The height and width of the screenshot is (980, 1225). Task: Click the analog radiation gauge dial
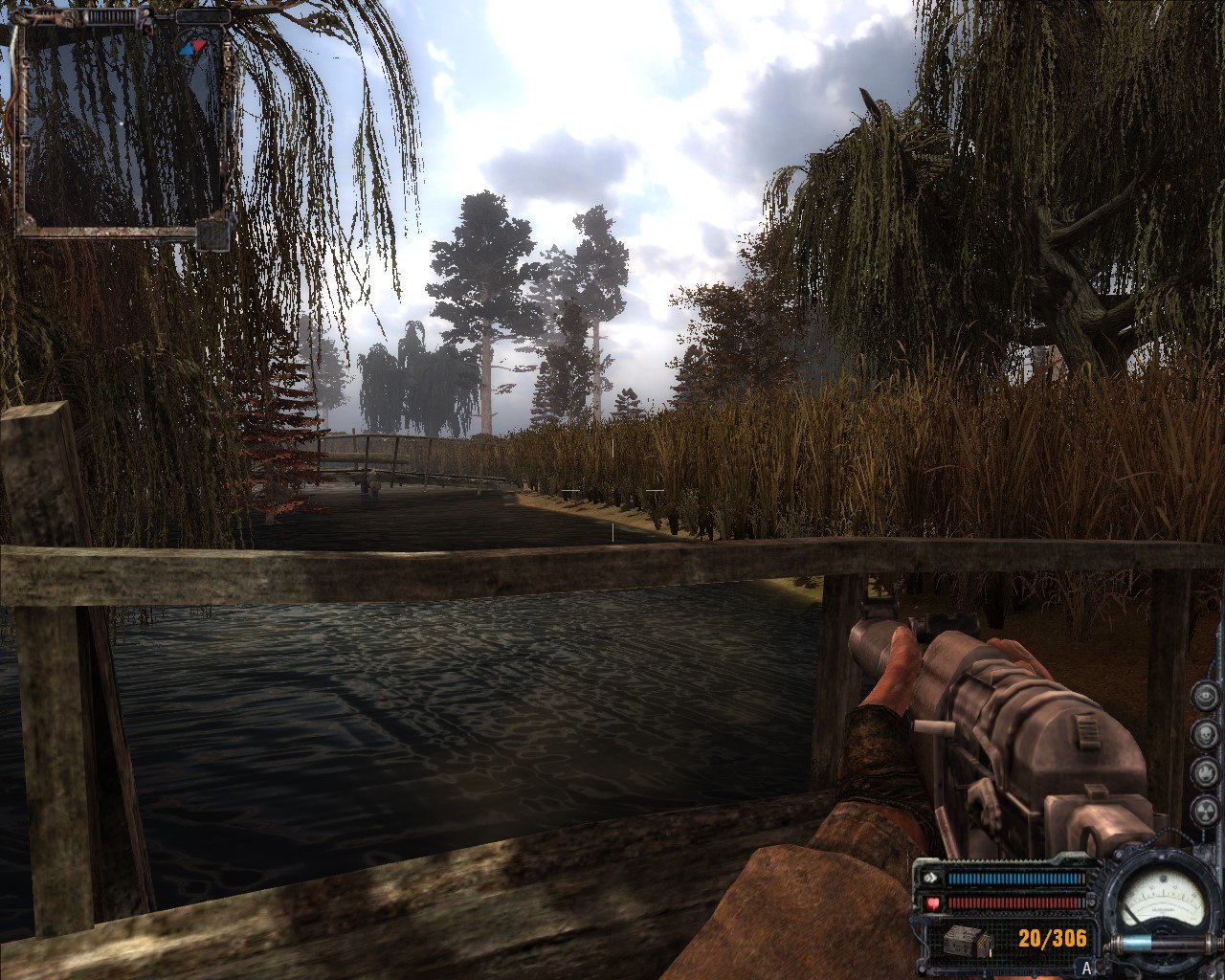(x=1161, y=902)
